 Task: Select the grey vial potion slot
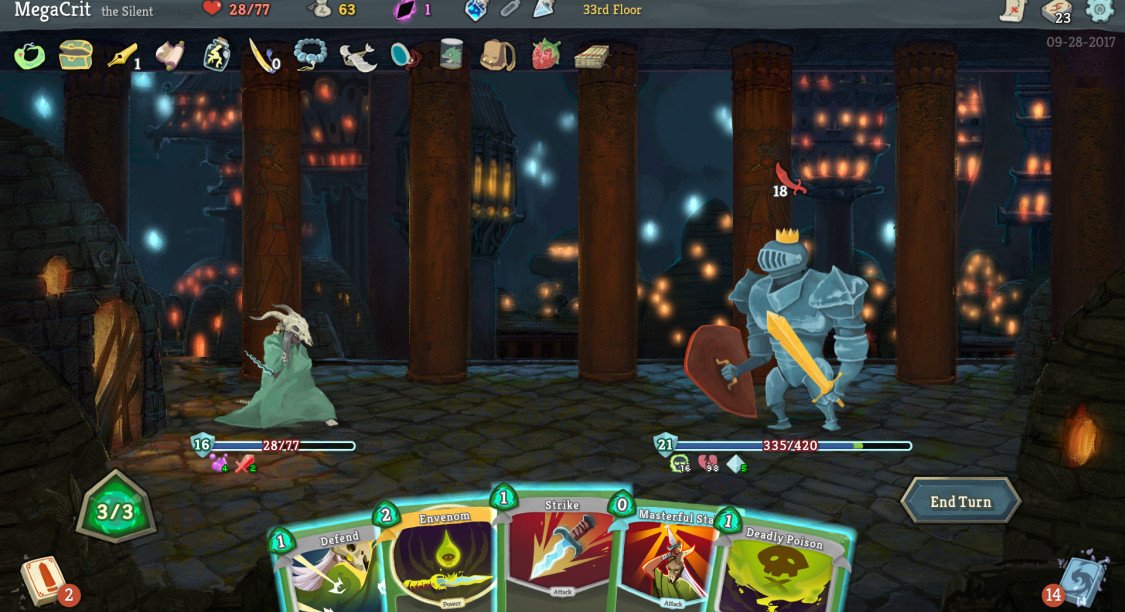510,10
